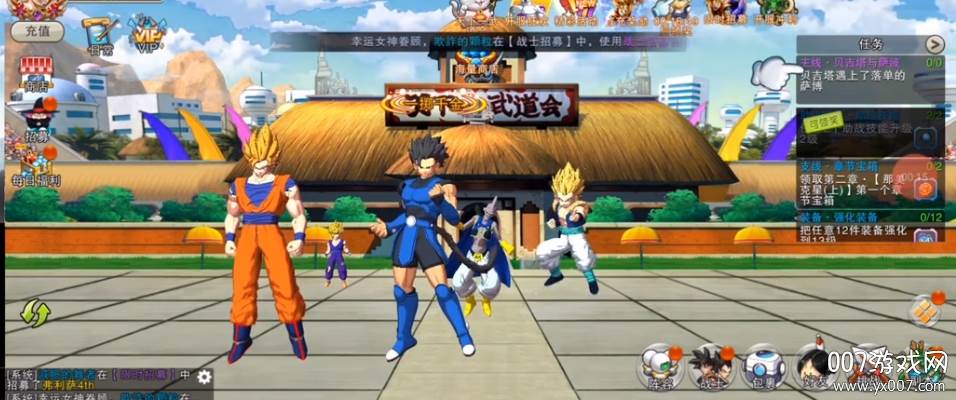The image size is (956, 400).
Task: Open the 充值 recharge button
Action: click(37, 31)
